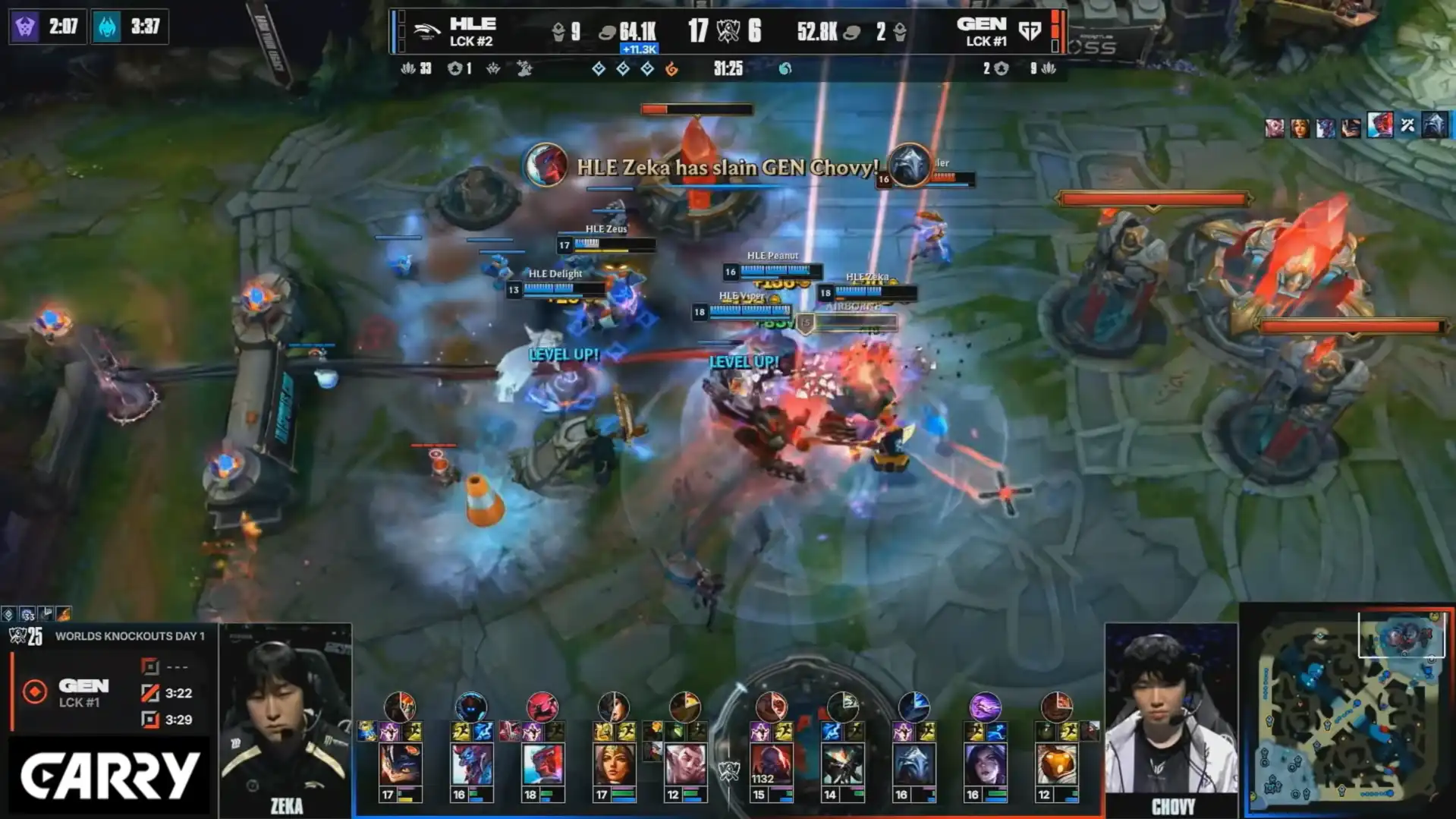
Task: Click the Baron timer icon showing 2:07
Action: 25,27
